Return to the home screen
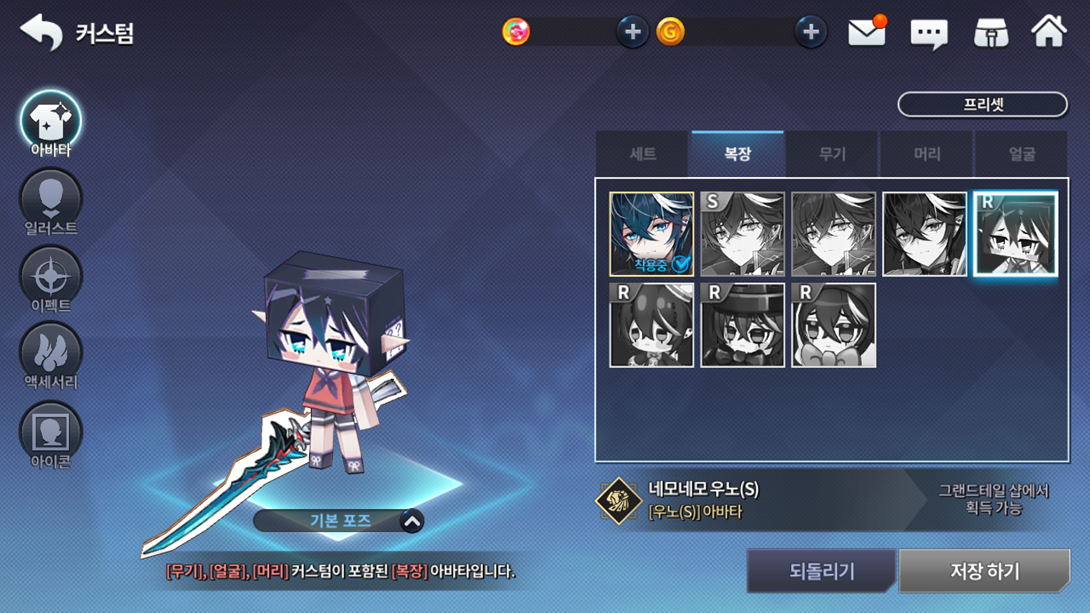1090x613 pixels. click(1049, 32)
